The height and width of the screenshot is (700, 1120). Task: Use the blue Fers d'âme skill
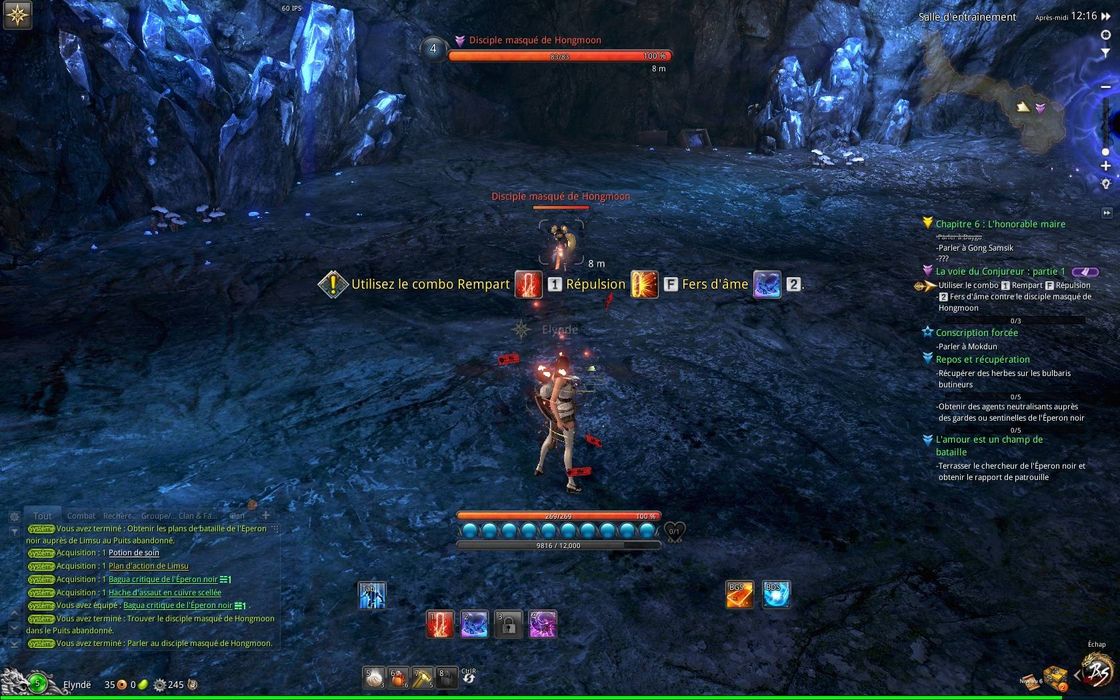click(x=474, y=624)
